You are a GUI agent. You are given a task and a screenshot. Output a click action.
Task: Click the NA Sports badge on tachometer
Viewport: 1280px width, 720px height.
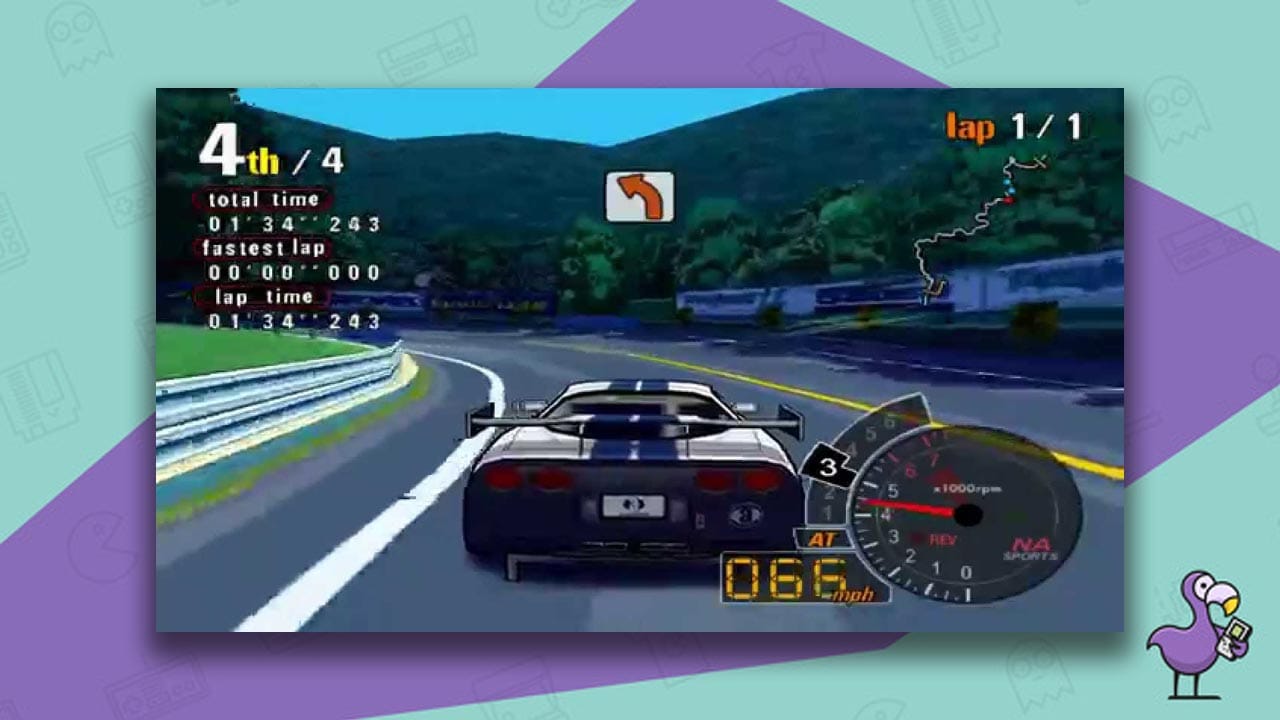(x=1031, y=548)
